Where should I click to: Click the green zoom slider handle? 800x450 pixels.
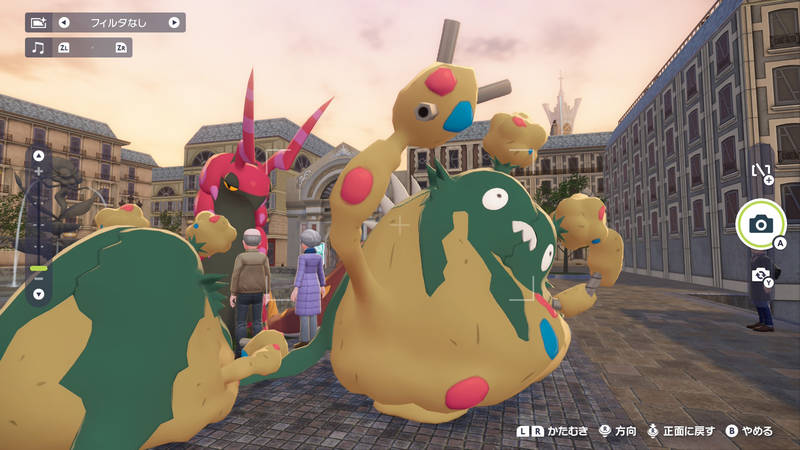point(39,268)
